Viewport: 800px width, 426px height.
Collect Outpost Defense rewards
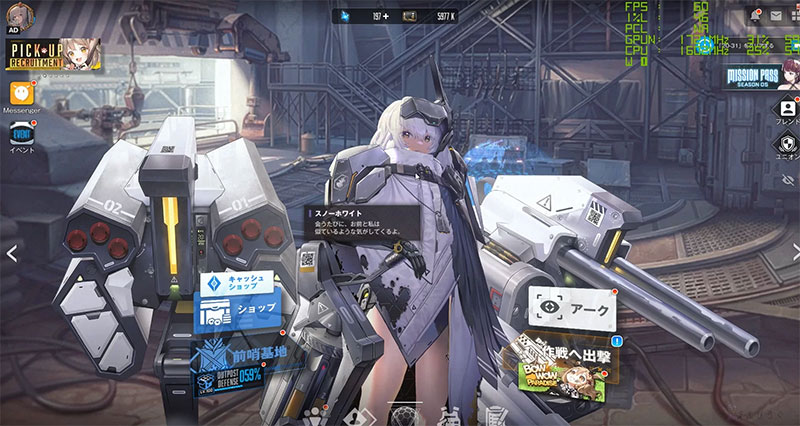click(x=236, y=378)
